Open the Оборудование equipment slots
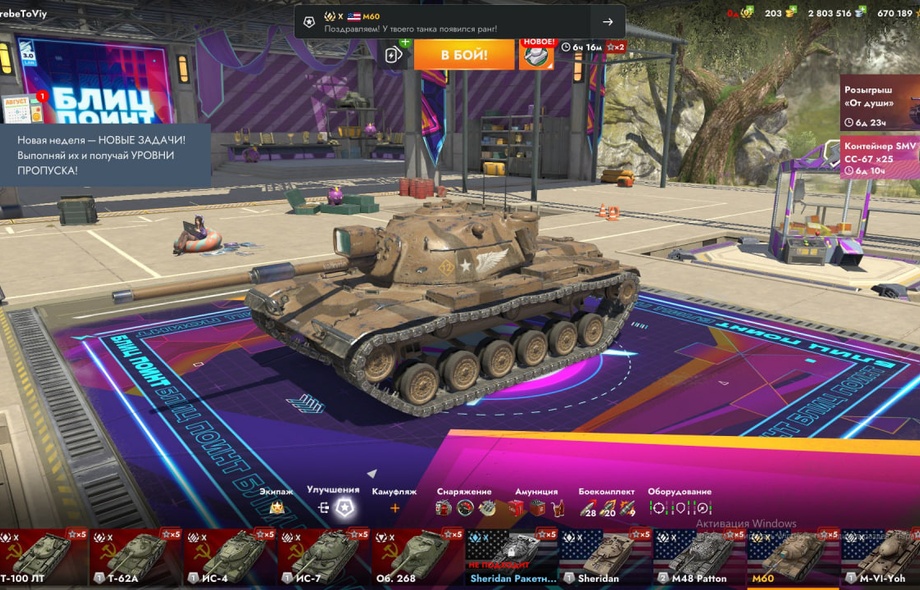 click(679, 508)
